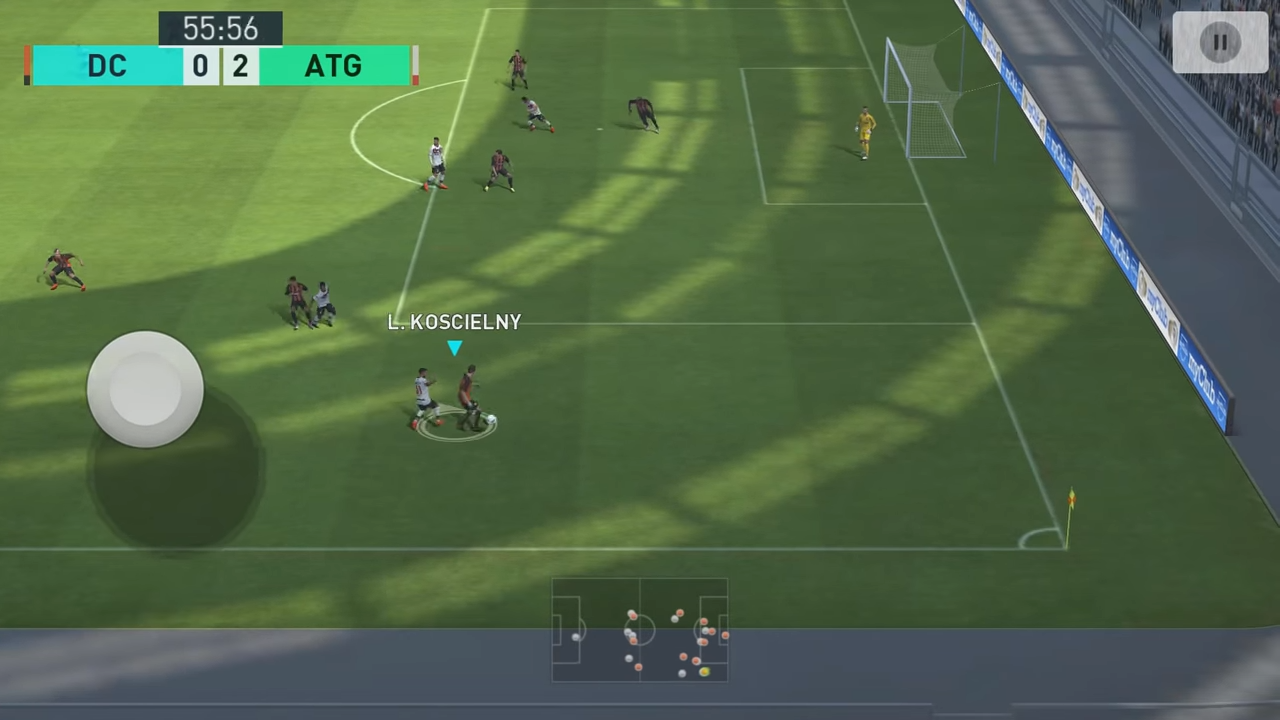Viewport: 1280px width, 720px height.
Task: Select the player marker above L. KOSCIELNY
Action: 455,348
